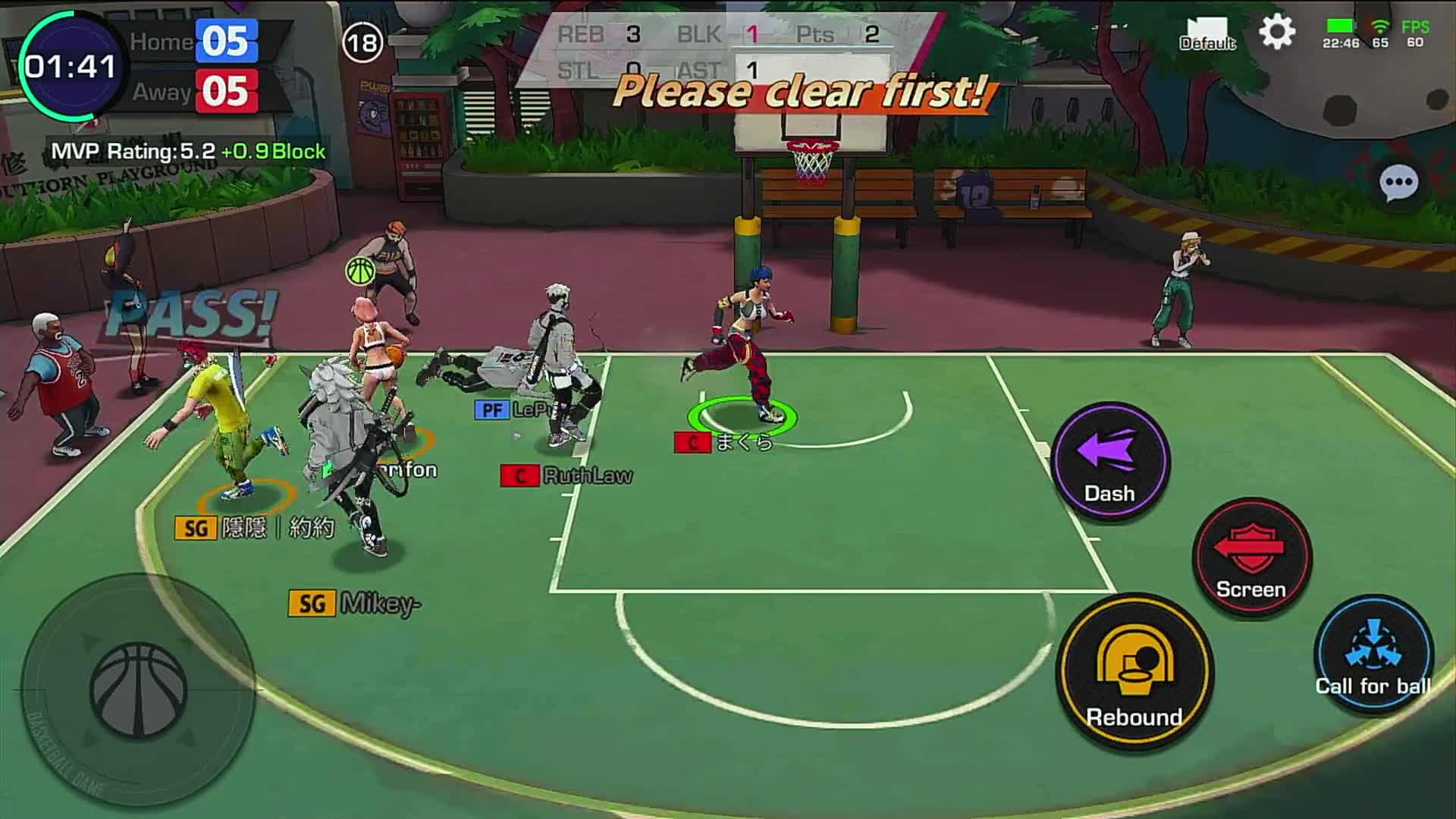The height and width of the screenshot is (819, 1456).
Task: Use the Screen action
Action: click(1251, 558)
